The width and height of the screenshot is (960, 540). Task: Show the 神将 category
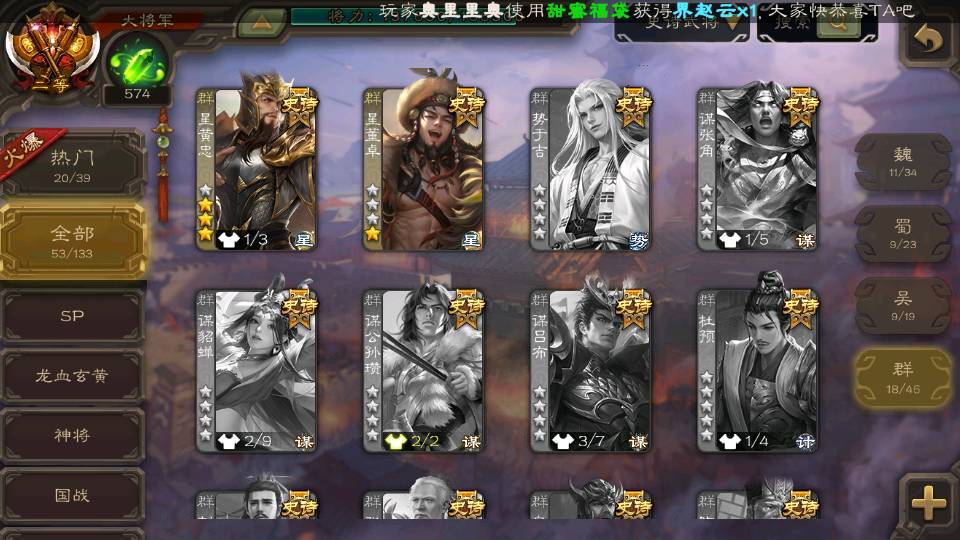(72, 436)
